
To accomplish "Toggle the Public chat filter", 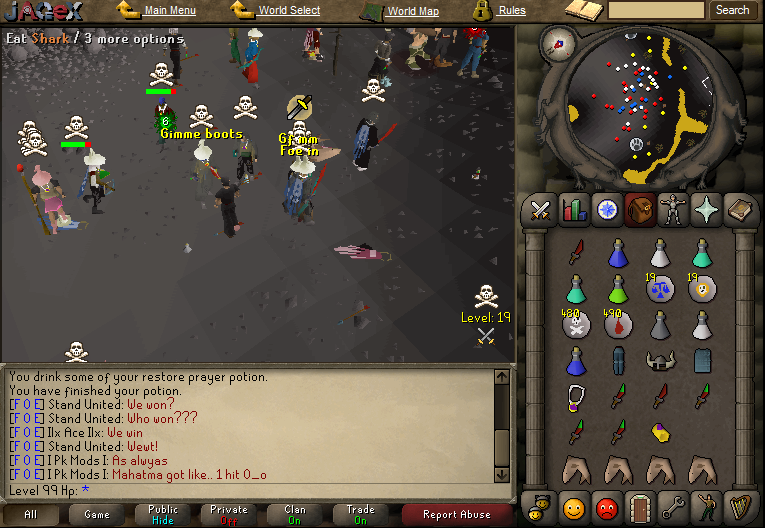I will pos(163,514).
